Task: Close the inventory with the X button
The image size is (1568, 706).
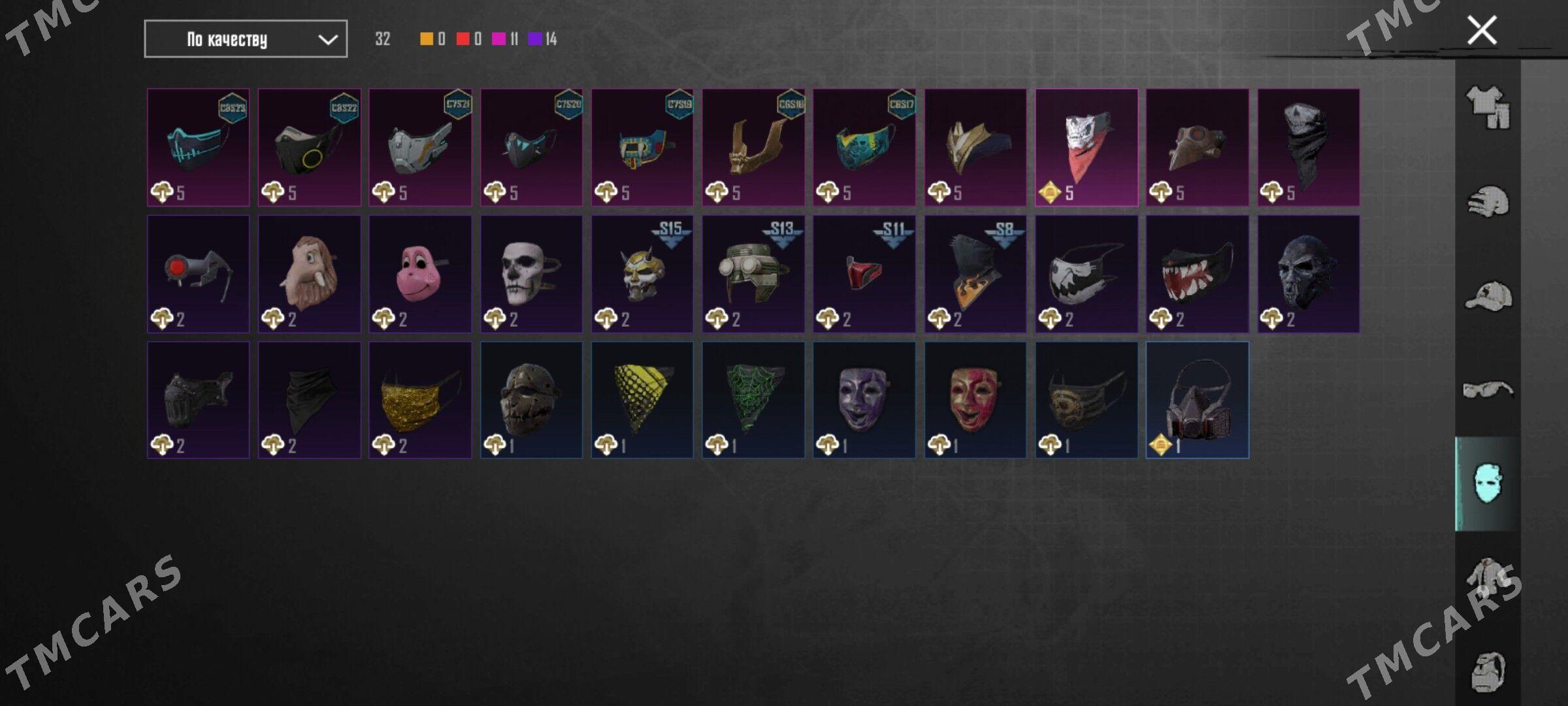Action: pos(1481,31)
